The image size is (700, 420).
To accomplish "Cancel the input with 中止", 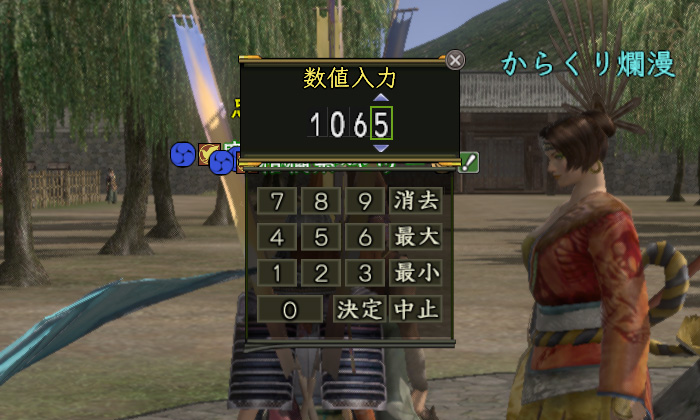I will 416,309.
